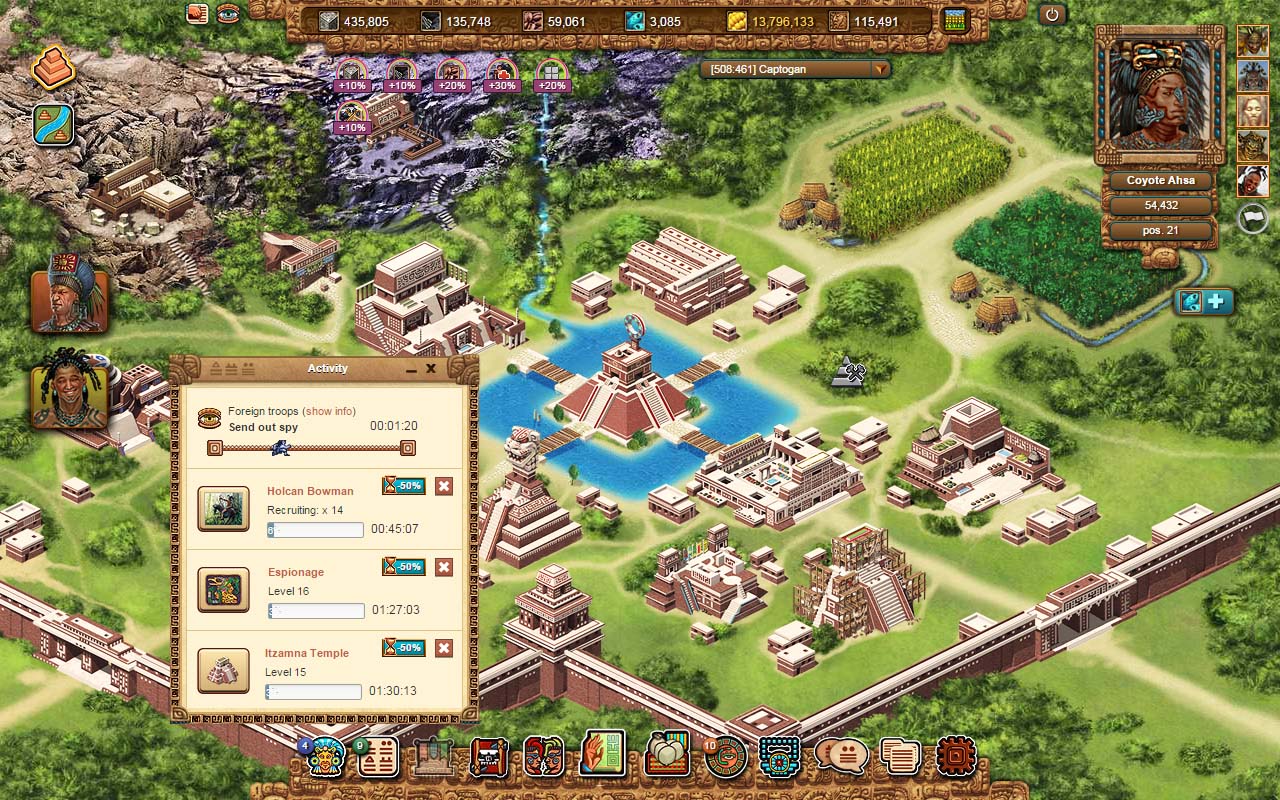Image resolution: width=1280 pixels, height=800 pixels.
Task: Open the laughing dreadlocked advisor portrait
Action: pos(69,390)
